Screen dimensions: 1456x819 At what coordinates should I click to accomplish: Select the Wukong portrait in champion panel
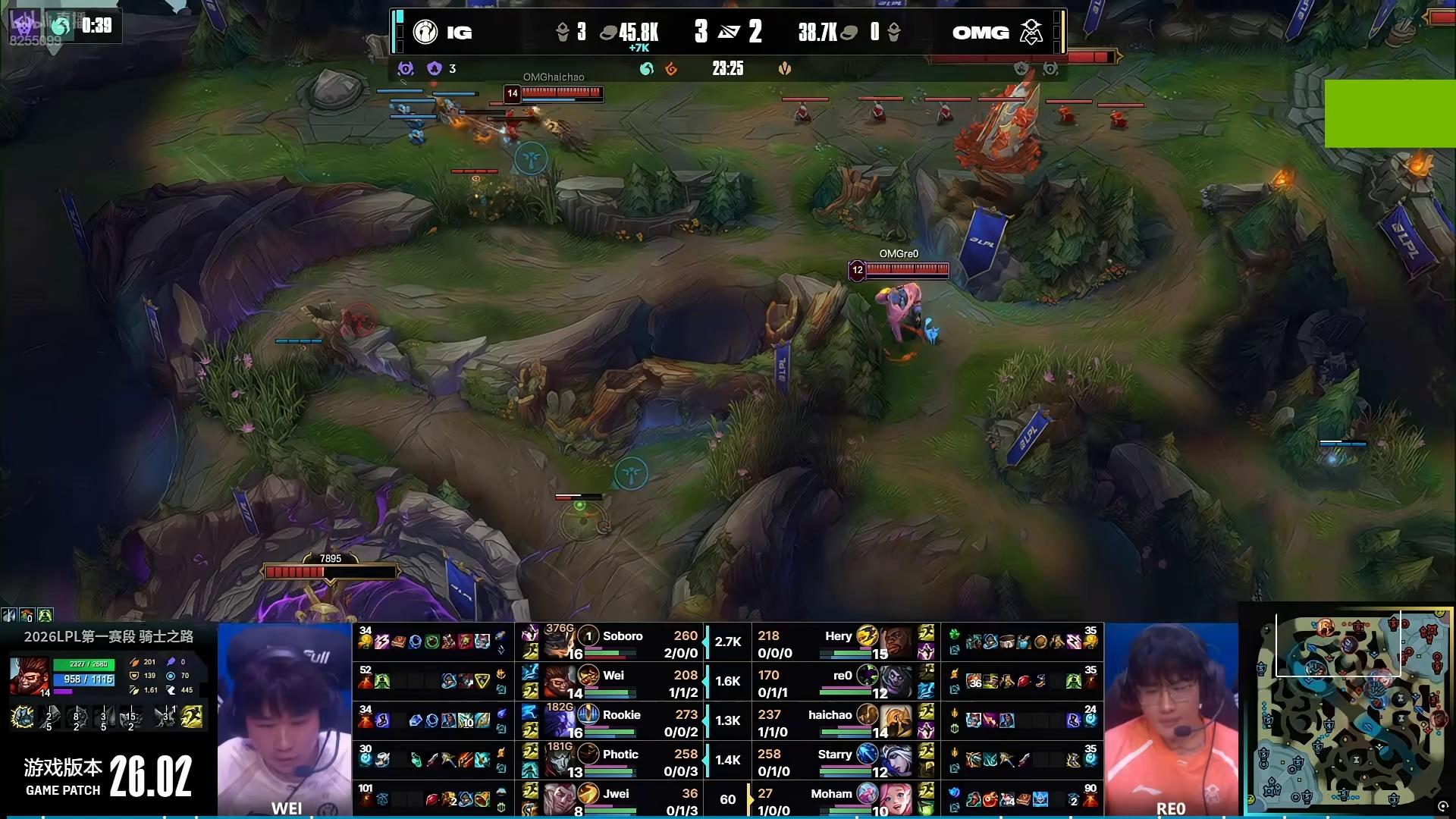tap(29, 676)
